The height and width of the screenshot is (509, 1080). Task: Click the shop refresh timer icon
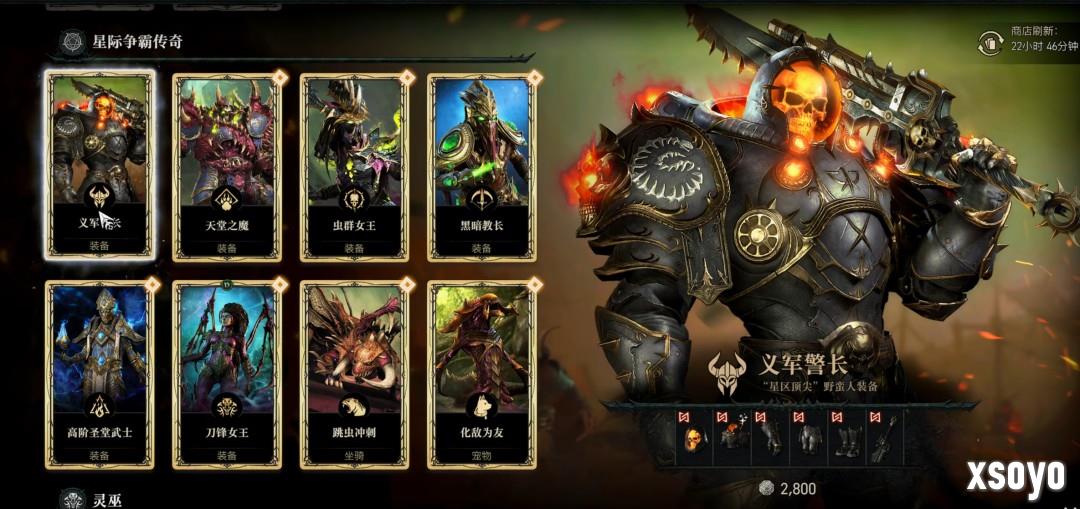tap(991, 44)
